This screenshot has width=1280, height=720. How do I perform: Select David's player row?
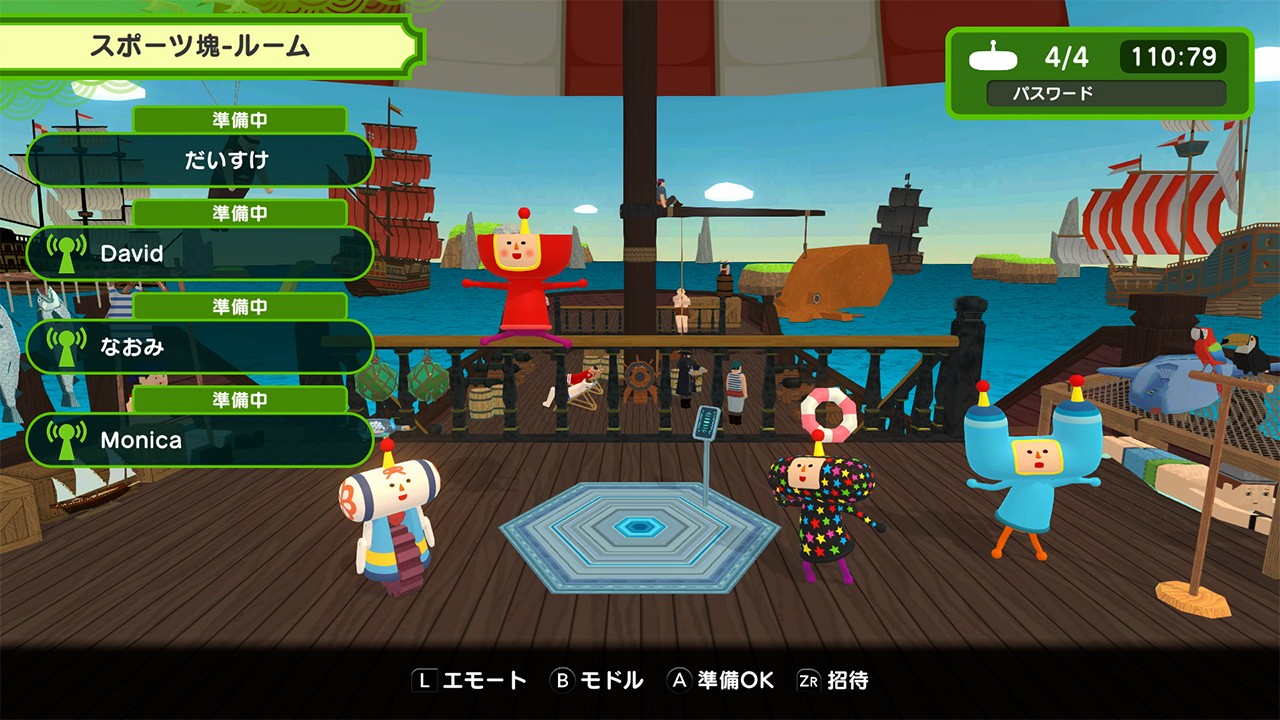click(x=200, y=253)
